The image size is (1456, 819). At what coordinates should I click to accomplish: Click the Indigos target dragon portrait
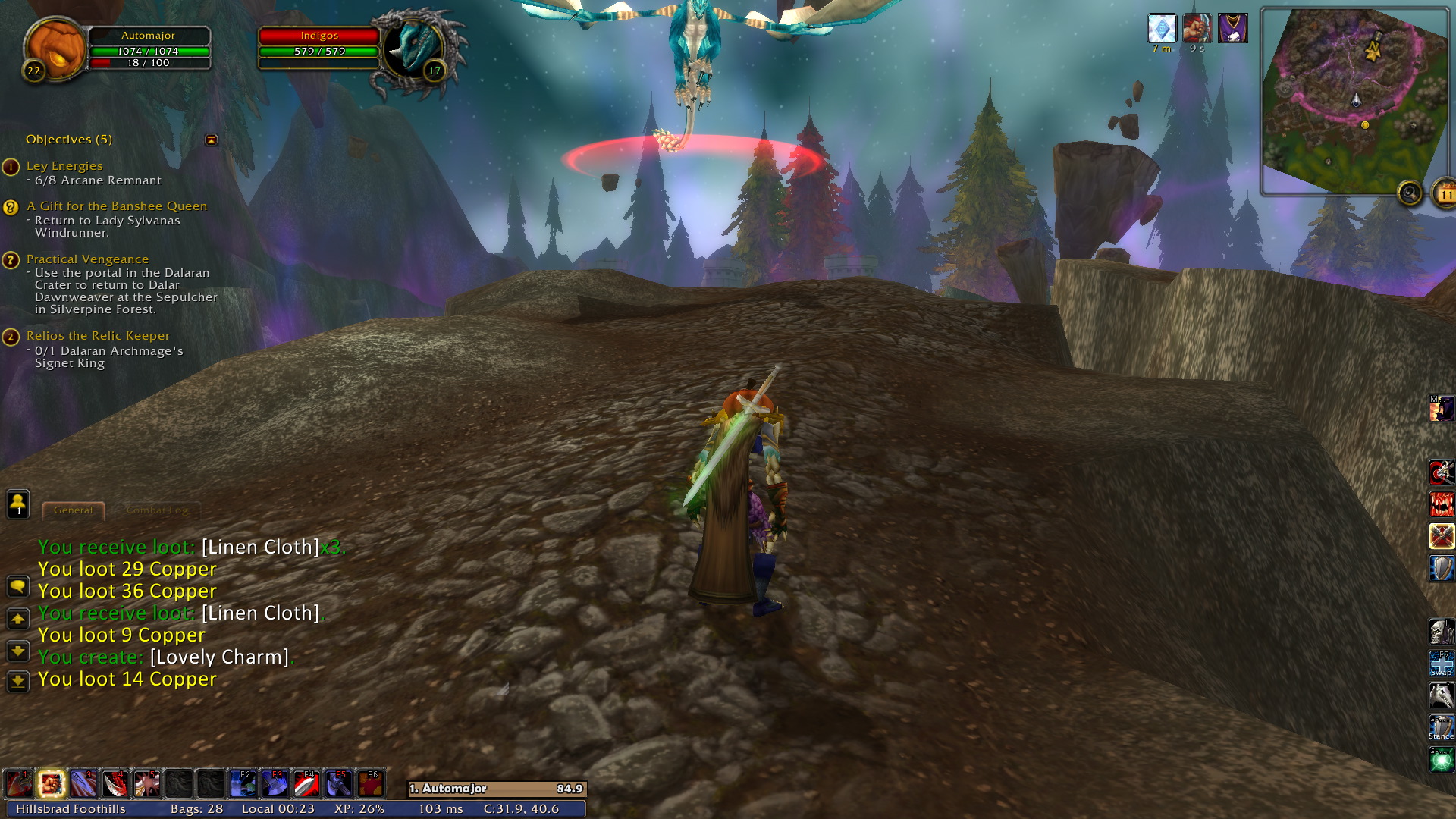[x=414, y=49]
